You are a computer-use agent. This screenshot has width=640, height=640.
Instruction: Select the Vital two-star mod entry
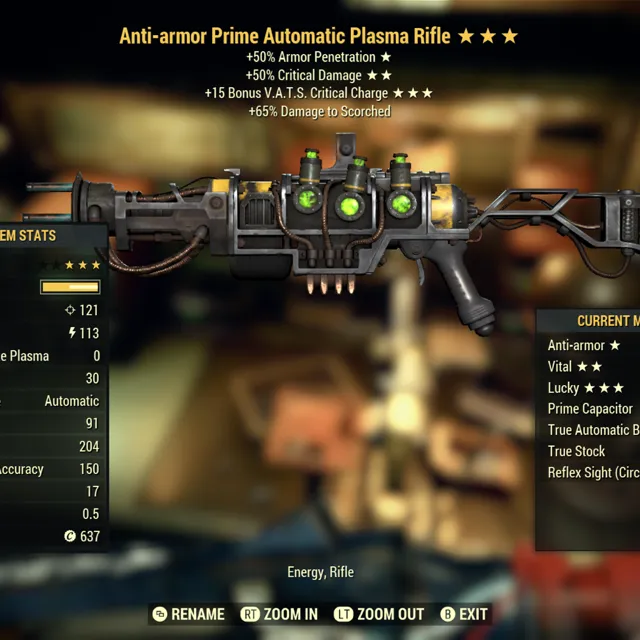(x=575, y=366)
